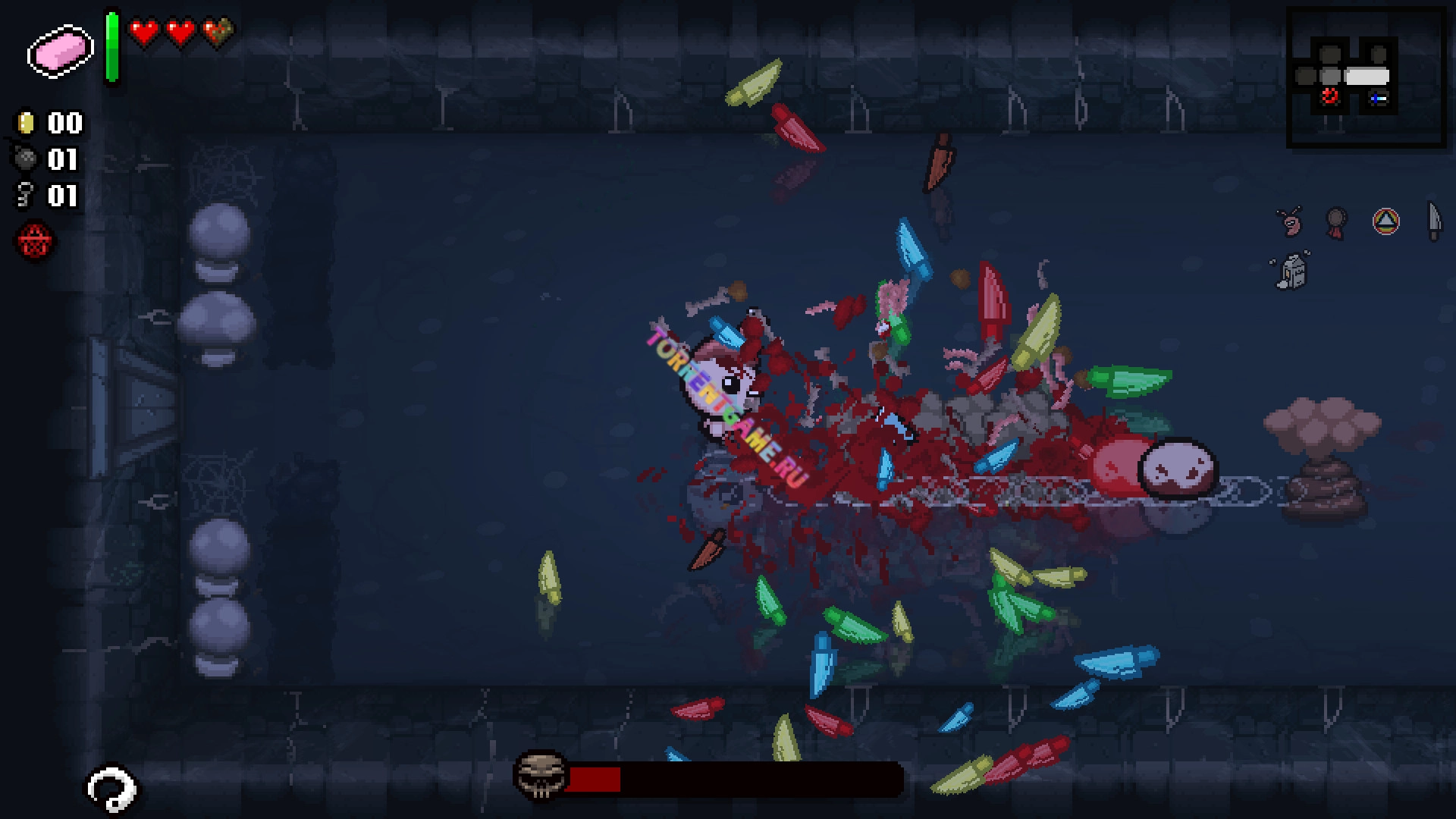
Task: Use the pink eraser active item
Action: point(60,51)
